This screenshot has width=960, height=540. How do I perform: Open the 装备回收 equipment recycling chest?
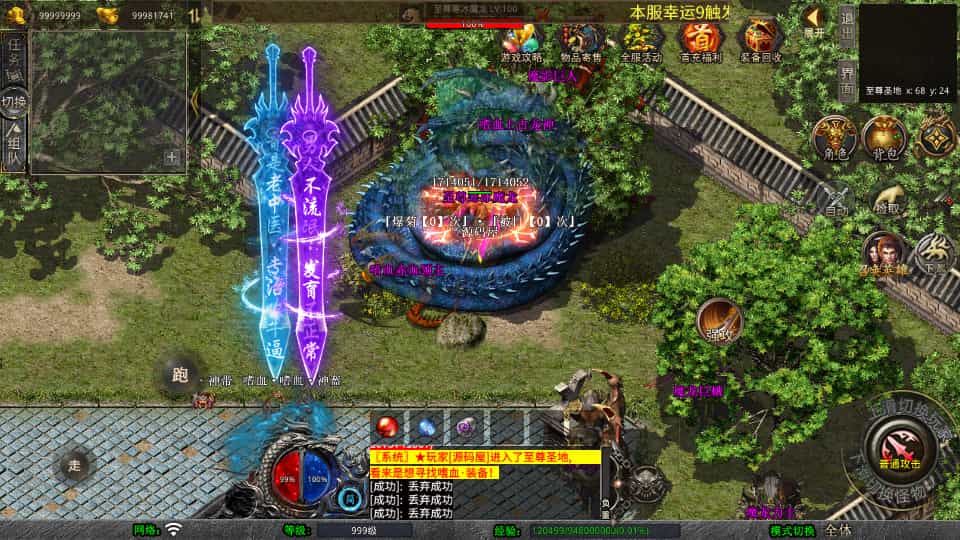click(x=761, y=40)
